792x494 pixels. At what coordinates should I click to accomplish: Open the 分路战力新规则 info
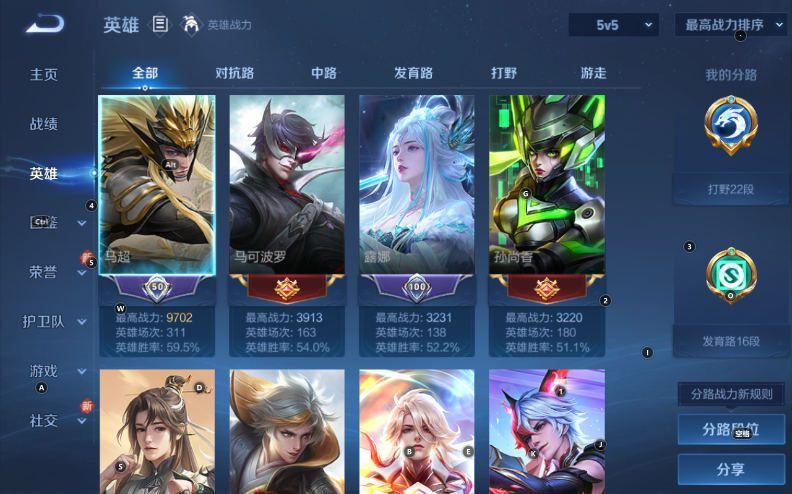pos(731,394)
